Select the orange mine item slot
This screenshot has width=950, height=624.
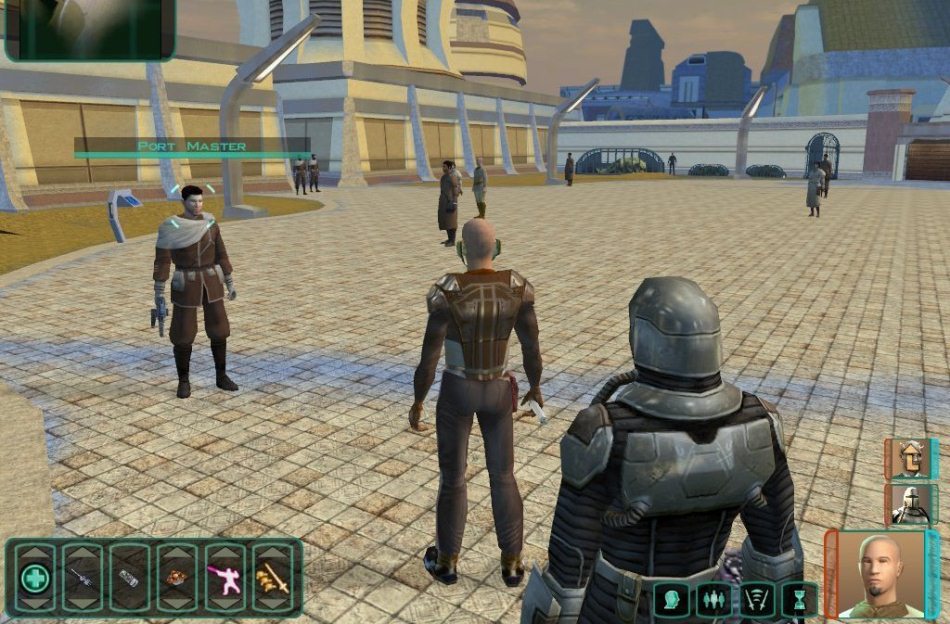point(178,578)
